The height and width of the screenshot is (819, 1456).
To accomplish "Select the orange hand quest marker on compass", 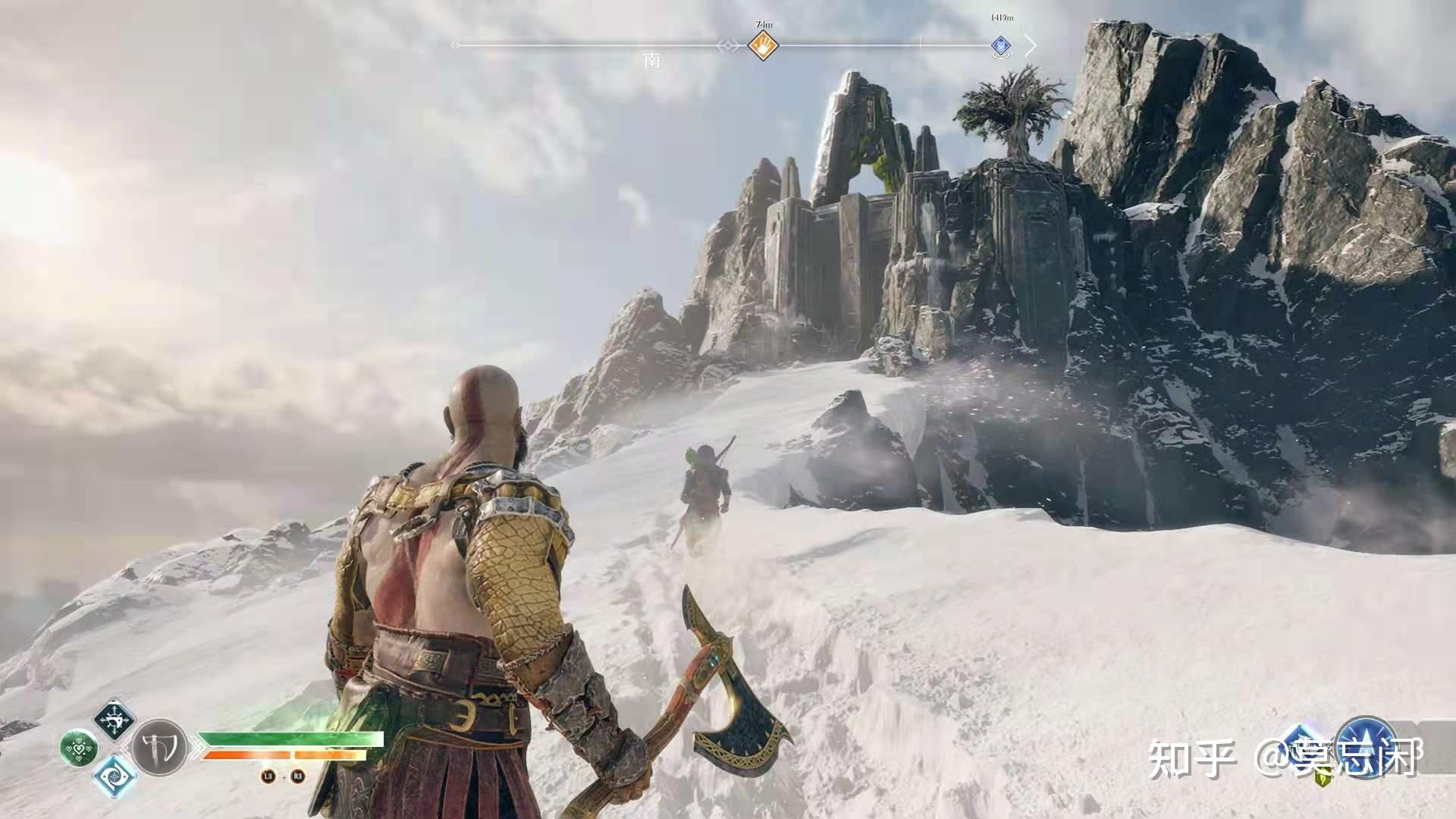I will [763, 45].
